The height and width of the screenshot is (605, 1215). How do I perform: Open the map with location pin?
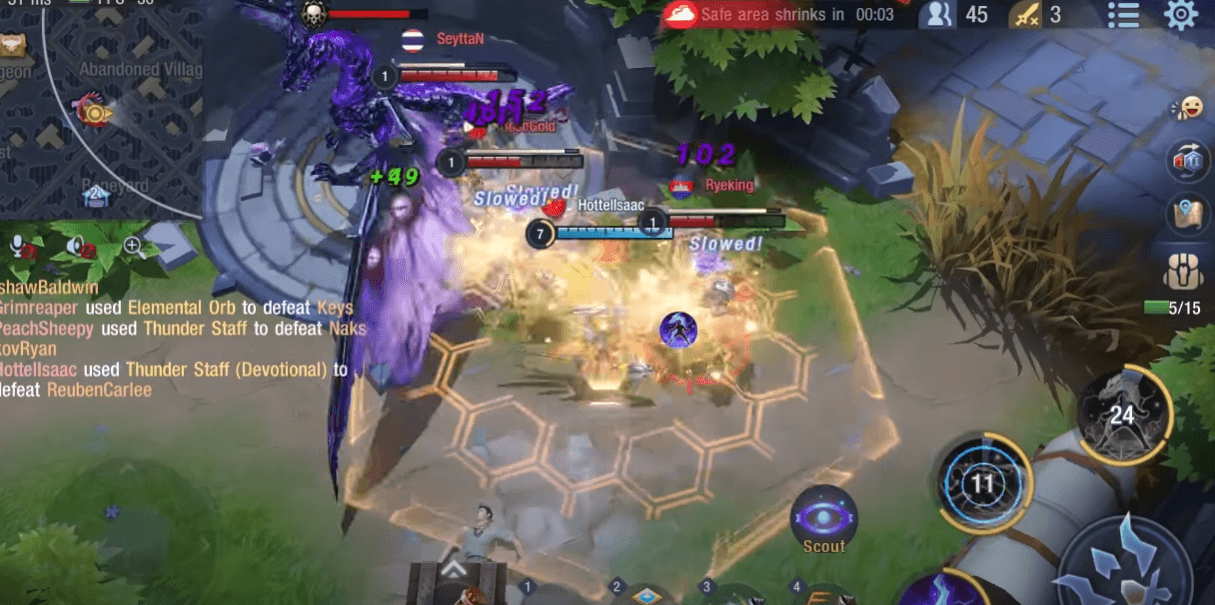1186,213
